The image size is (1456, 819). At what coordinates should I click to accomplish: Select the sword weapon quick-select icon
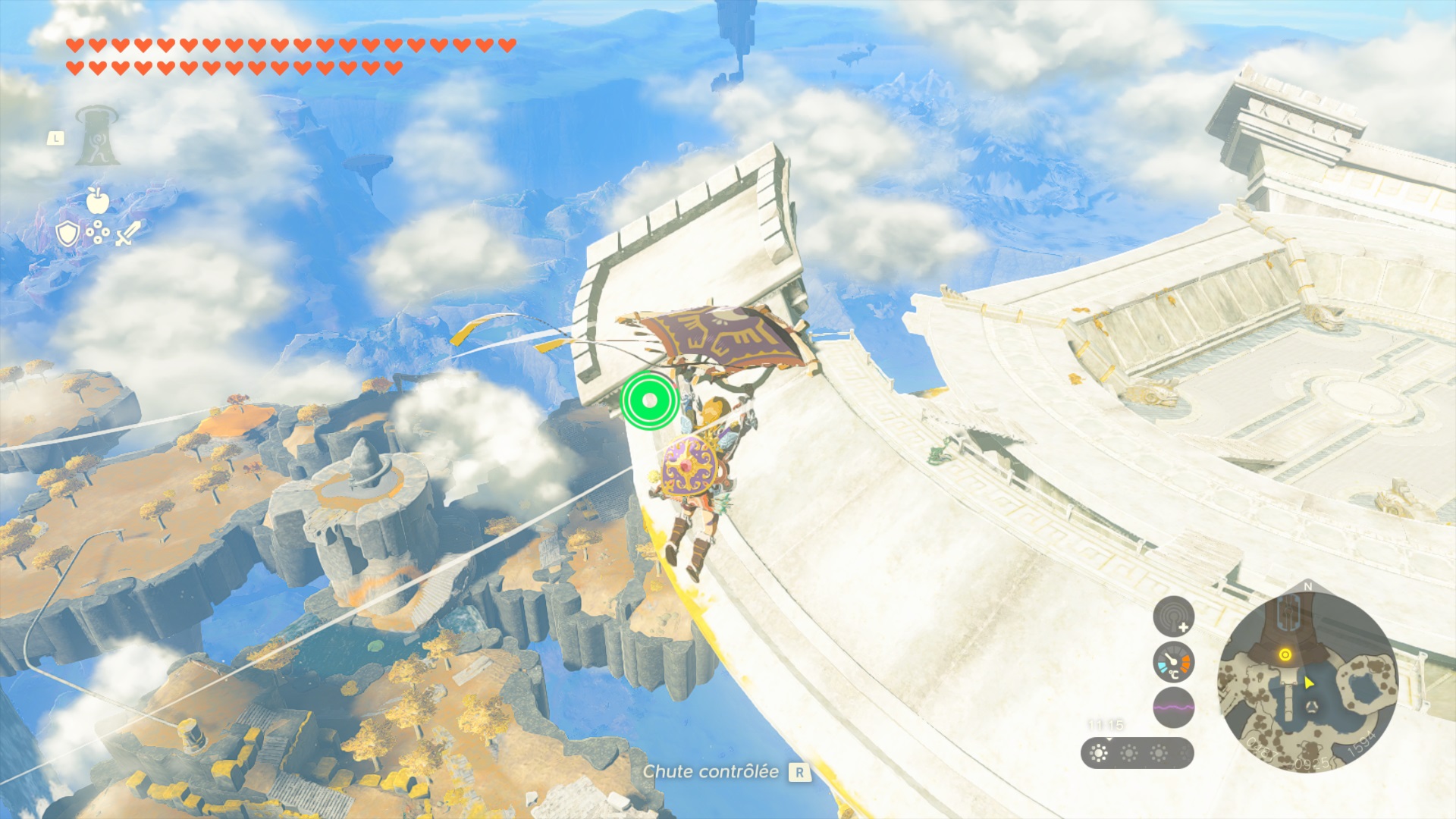tap(127, 234)
